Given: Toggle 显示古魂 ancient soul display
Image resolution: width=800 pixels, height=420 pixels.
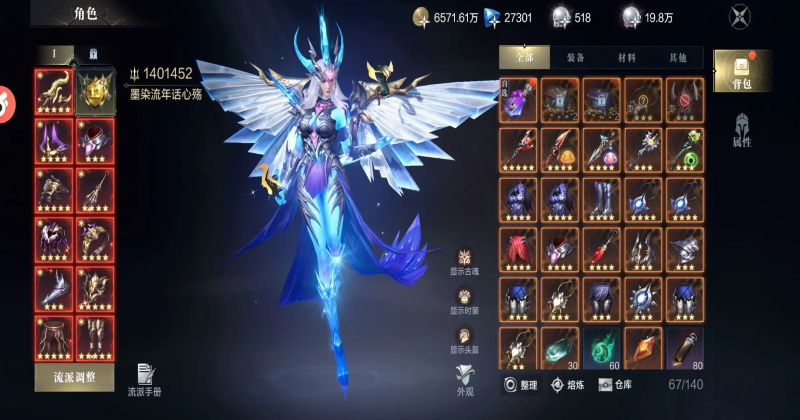Looking at the screenshot, I should pyautogui.click(x=465, y=264).
